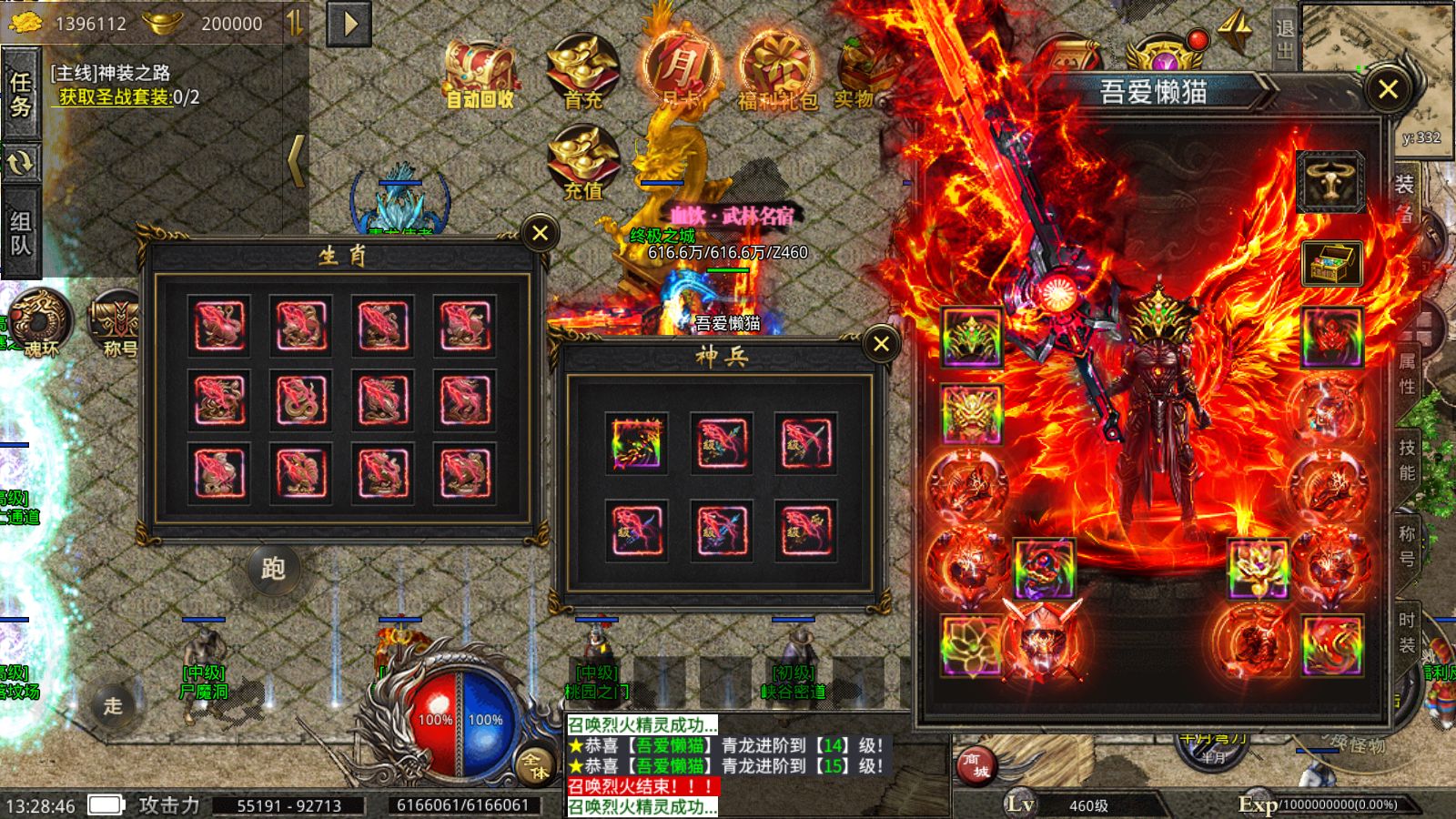Switch to the 时装 fashion tab

[x=1407, y=632]
